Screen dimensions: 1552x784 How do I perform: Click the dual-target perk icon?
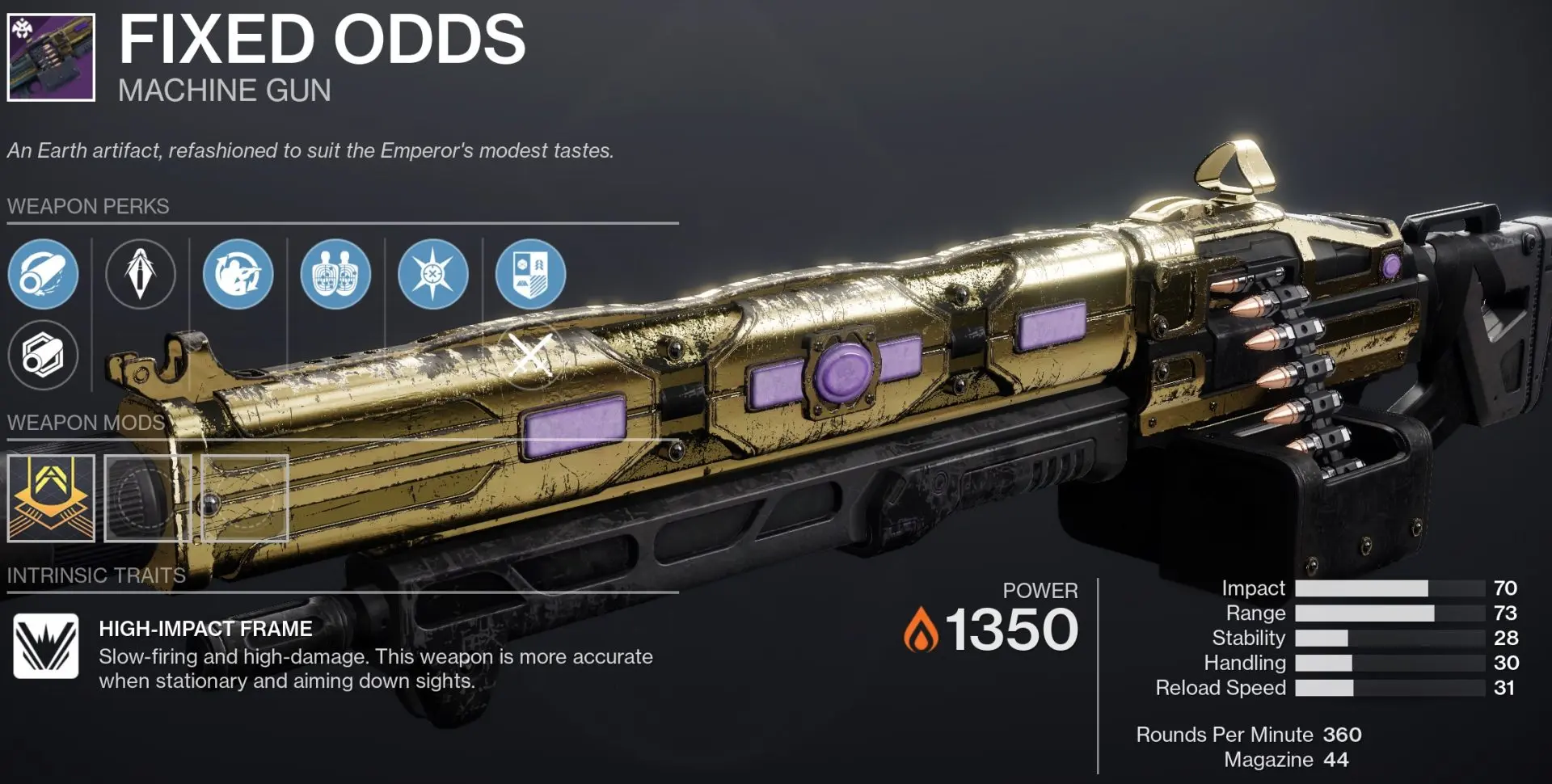335,274
